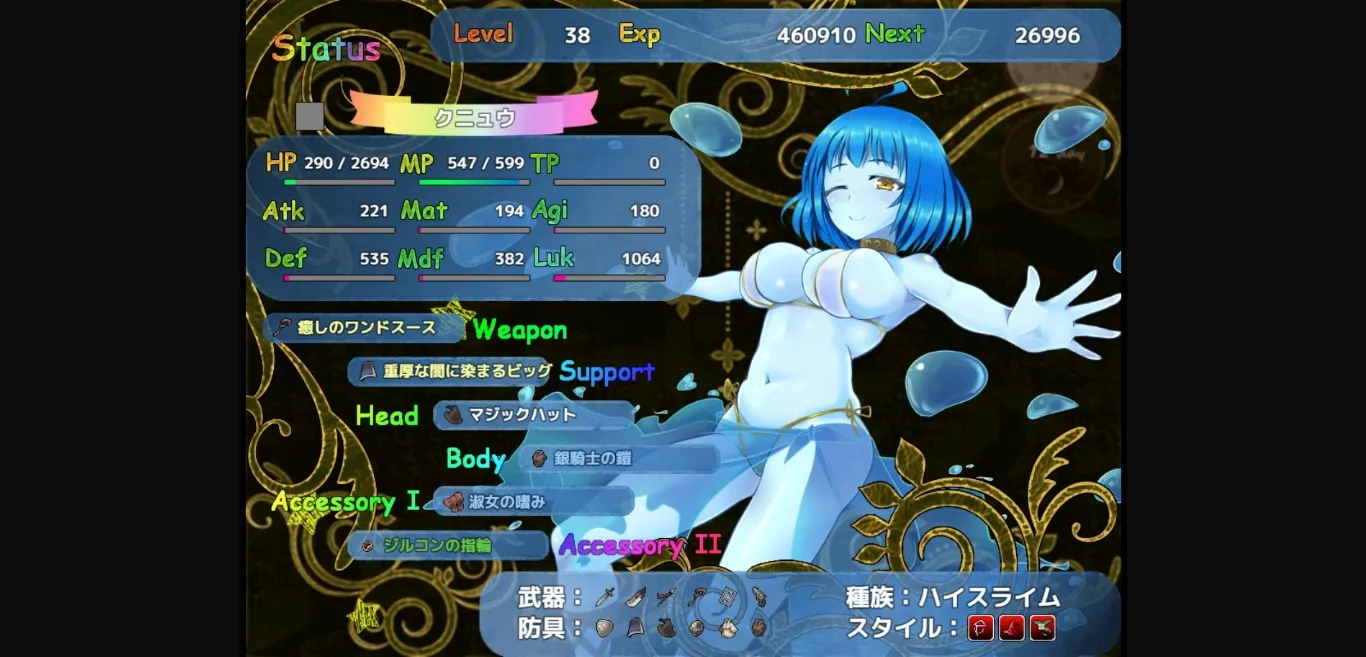This screenshot has width=1366, height=657.
Task: Click the クニュウ character name banner
Action: [x=474, y=116]
